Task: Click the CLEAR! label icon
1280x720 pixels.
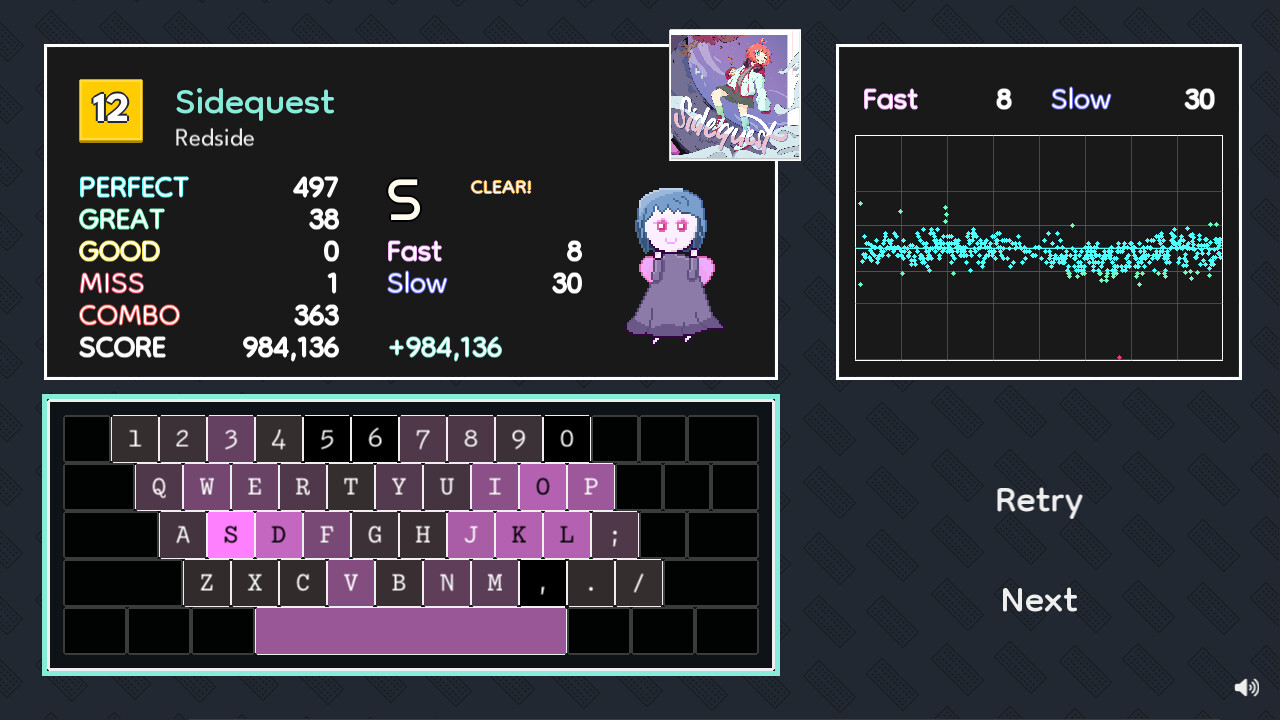Action: [500, 187]
